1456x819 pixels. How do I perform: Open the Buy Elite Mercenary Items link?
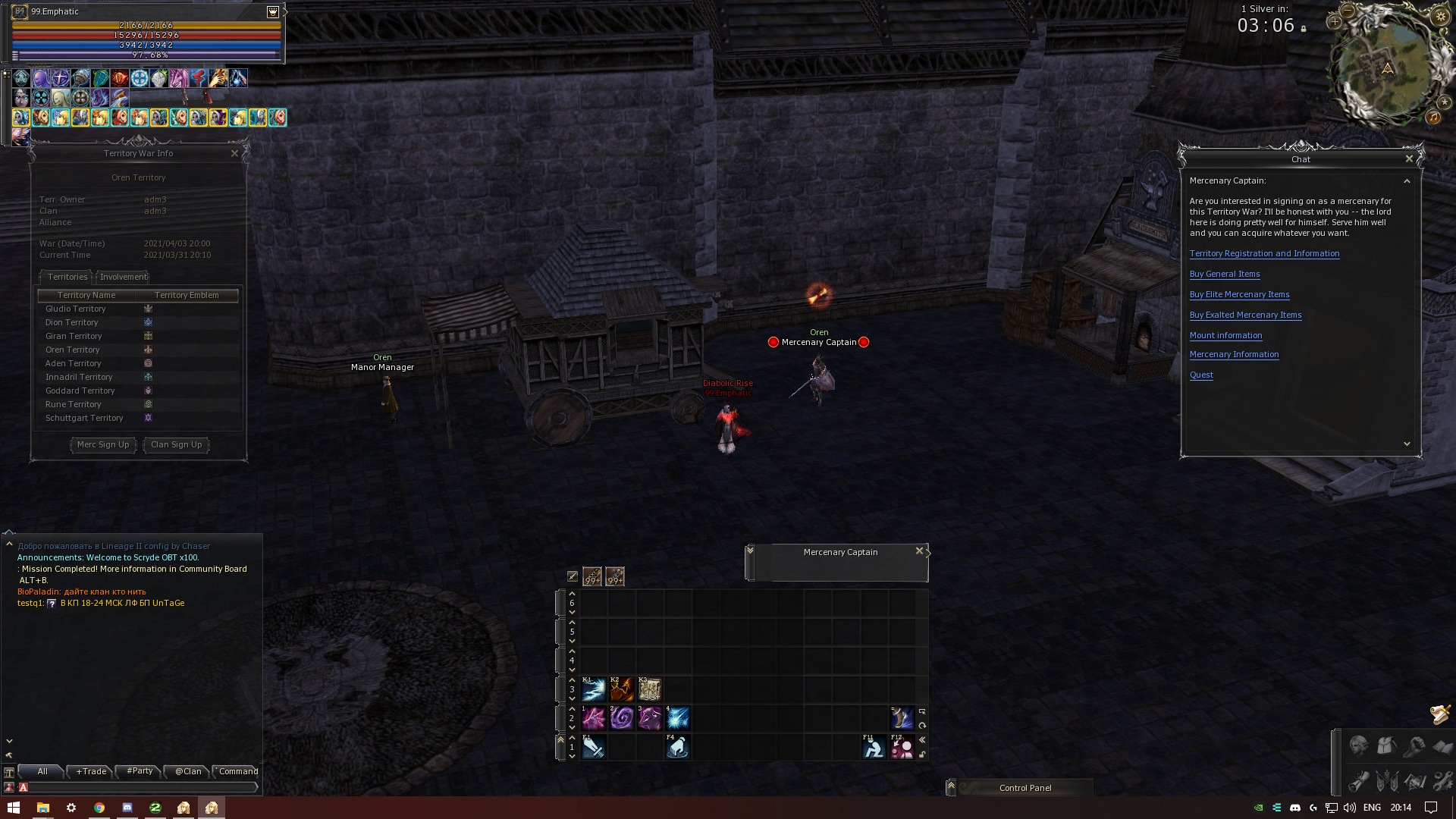click(x=1239, y=294)
